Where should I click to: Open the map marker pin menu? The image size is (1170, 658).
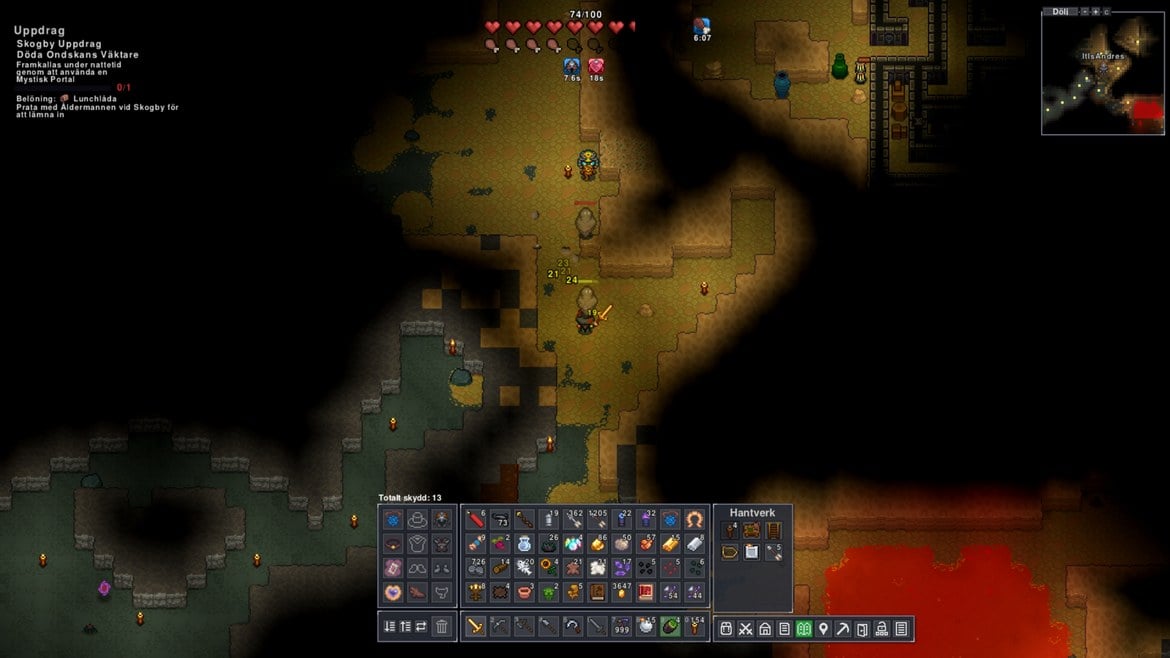(823, 629)
